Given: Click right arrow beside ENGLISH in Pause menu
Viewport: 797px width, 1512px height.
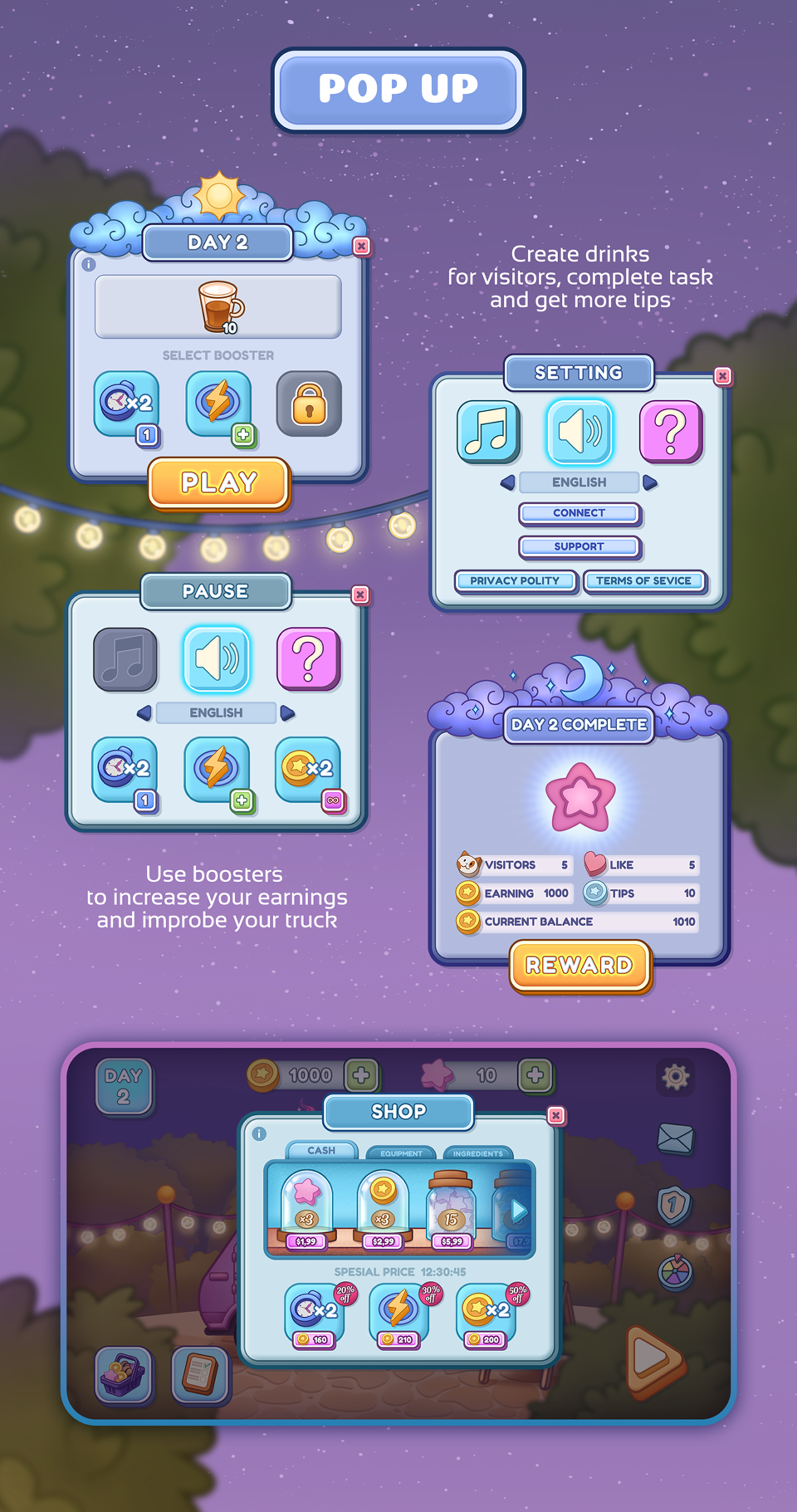Looking at the screenshot, I should (287, 712).
